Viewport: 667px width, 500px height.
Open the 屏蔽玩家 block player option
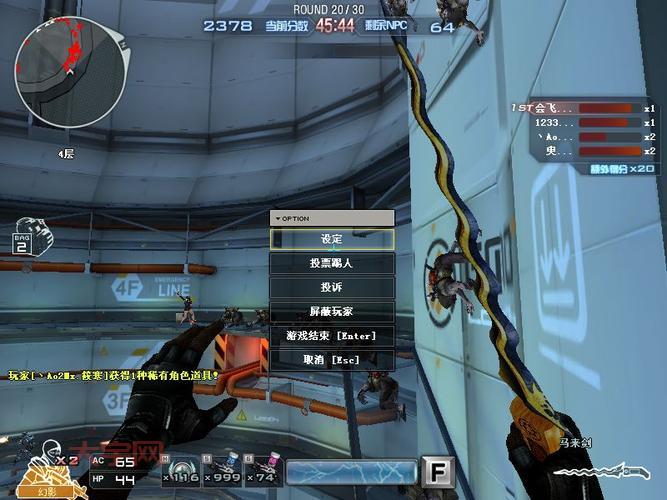click(332, 312)
